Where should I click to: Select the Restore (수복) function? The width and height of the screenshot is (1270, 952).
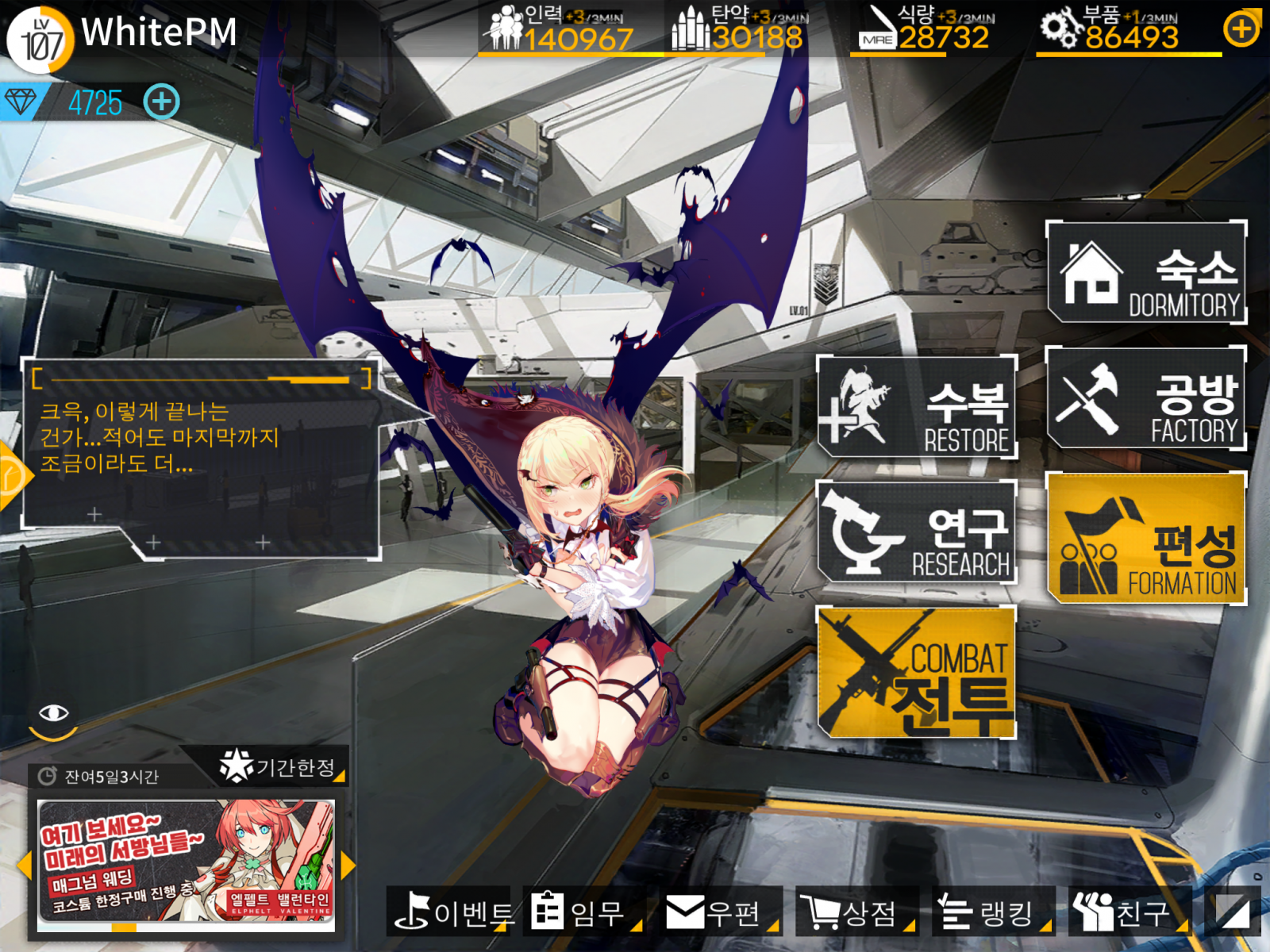point(917,409)
